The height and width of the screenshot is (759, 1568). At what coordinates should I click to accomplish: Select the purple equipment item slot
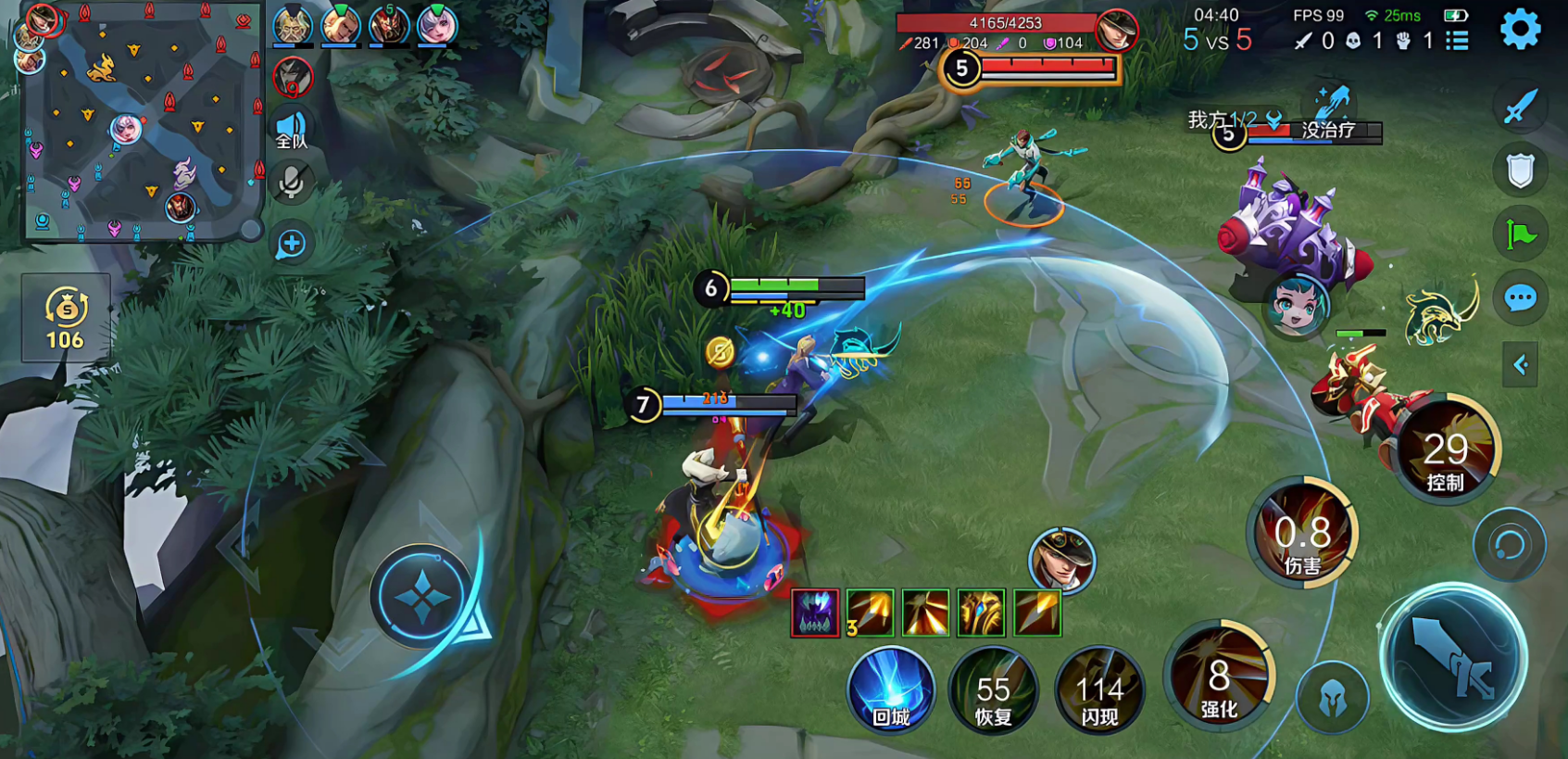815,613
